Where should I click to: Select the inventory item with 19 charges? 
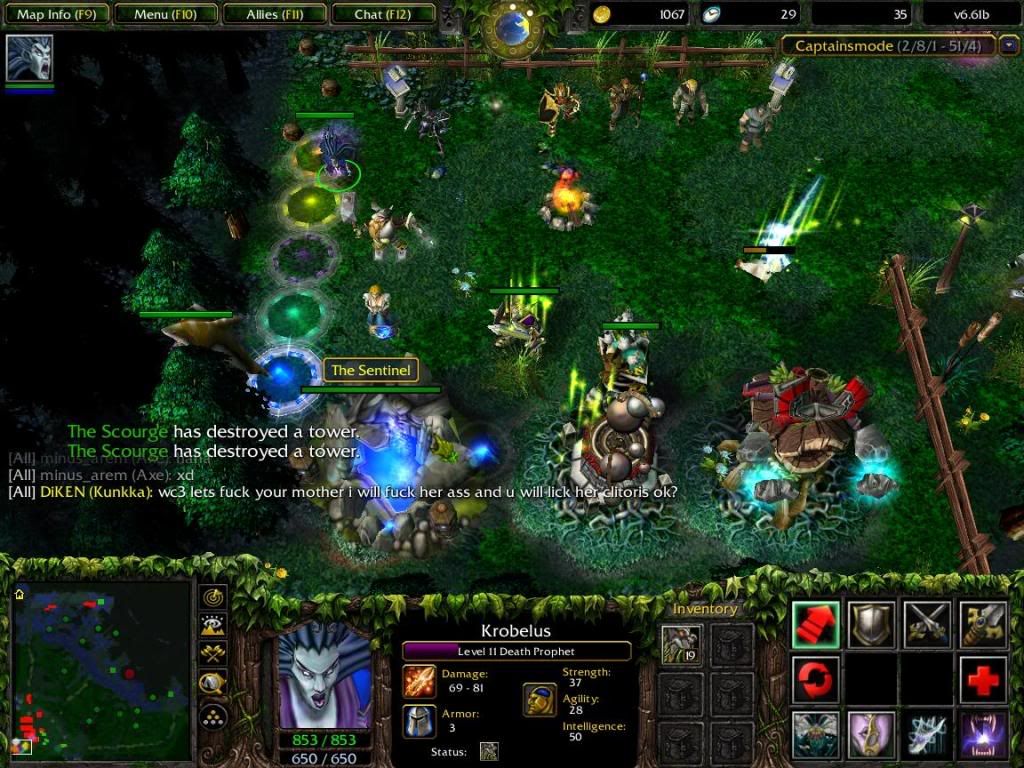click(681, 645)
